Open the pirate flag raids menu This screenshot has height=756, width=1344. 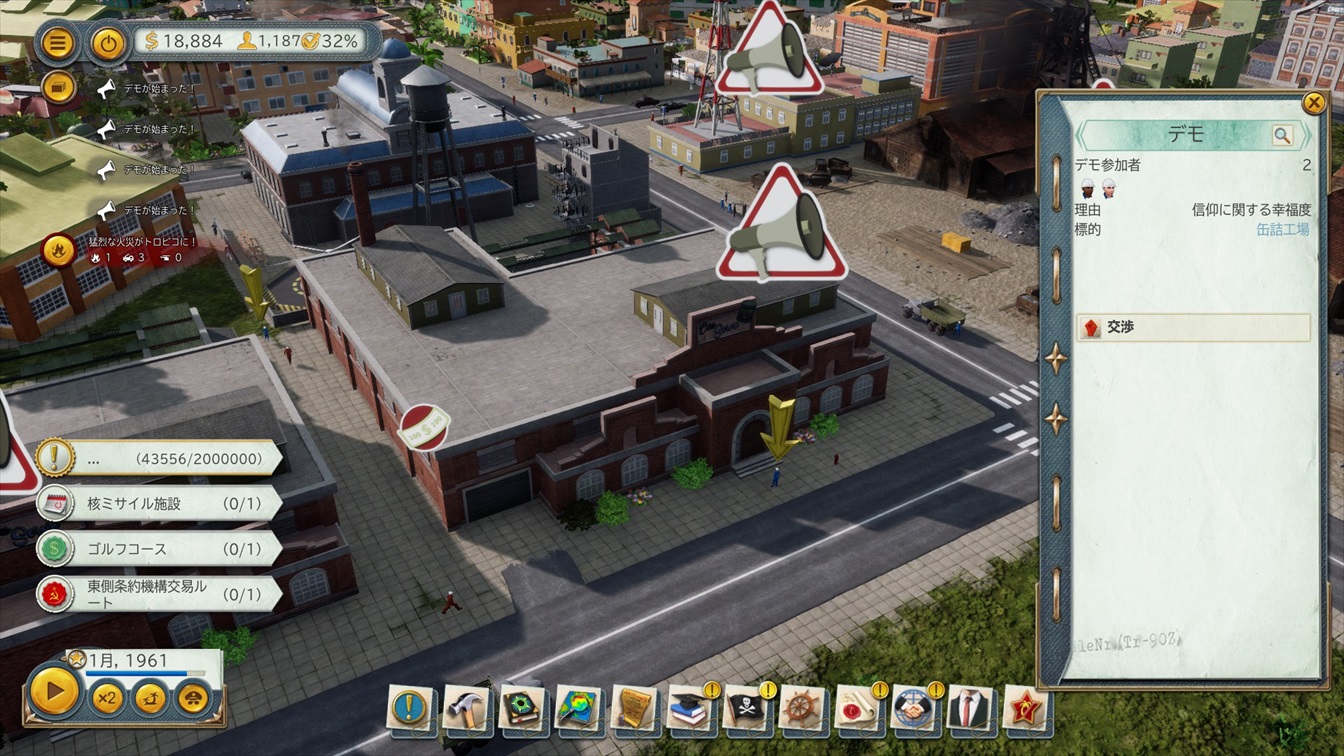click(x=745, y=707)
